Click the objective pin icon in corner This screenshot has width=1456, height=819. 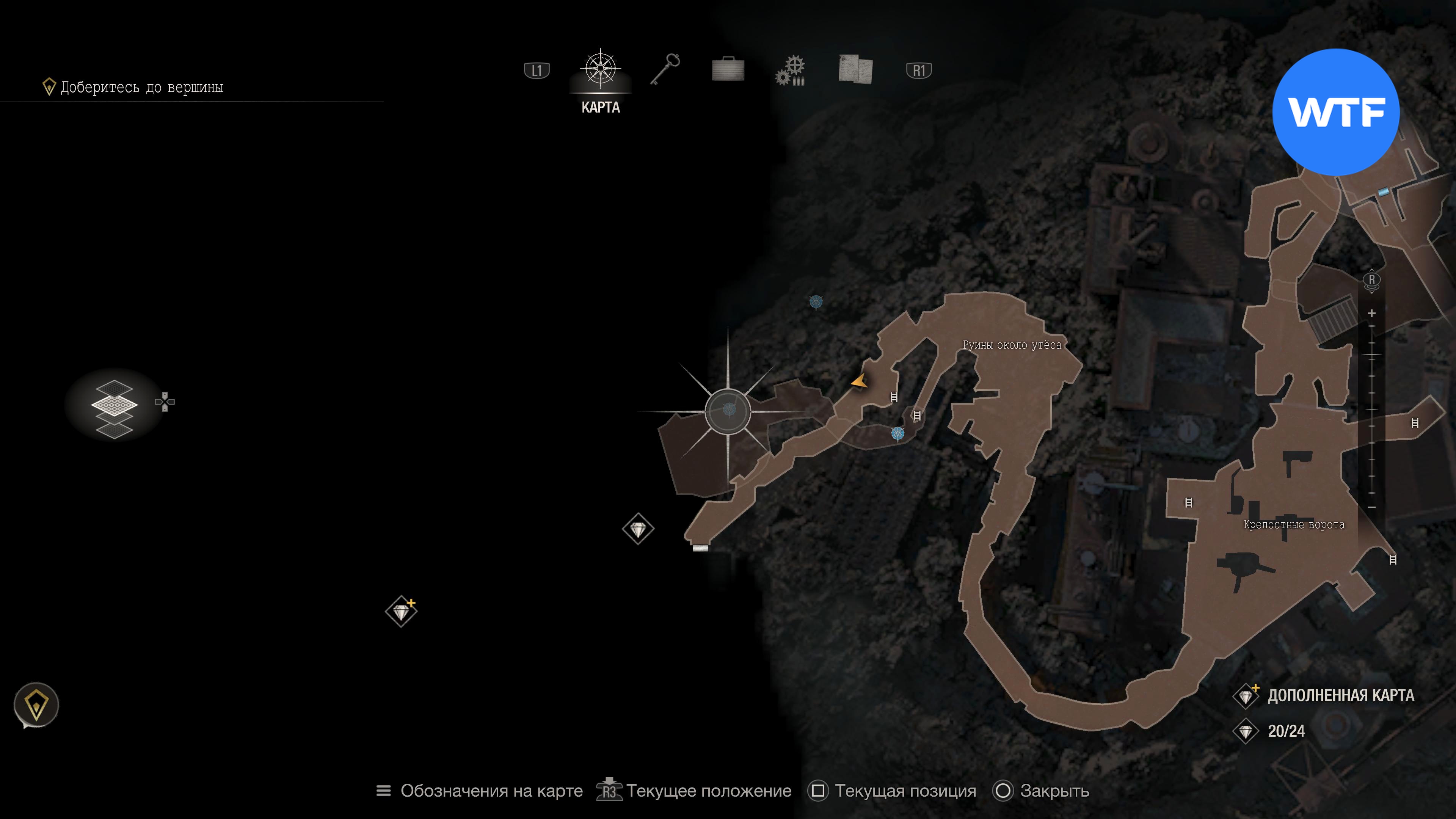pyautogui.click(x=36, y=705)
